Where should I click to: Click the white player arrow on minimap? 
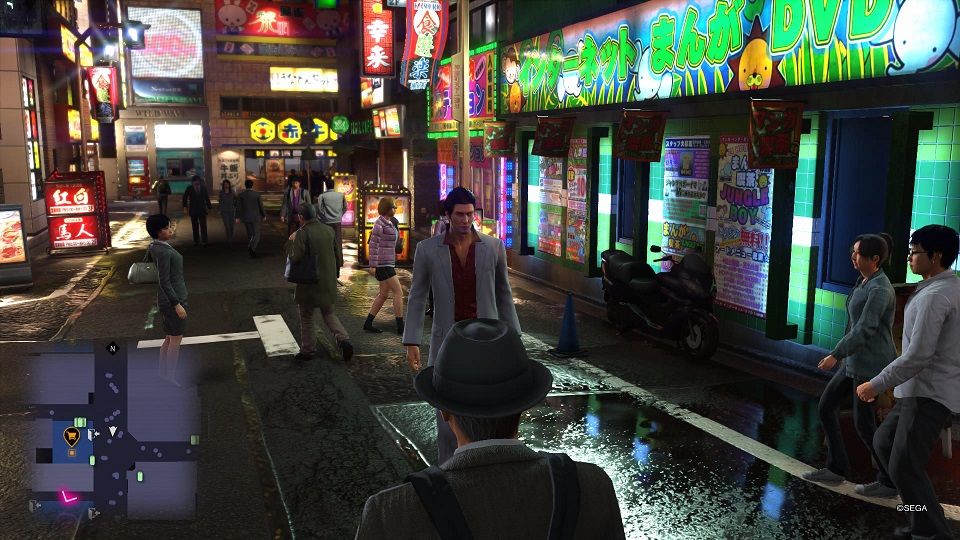click(x=113, y=432)
